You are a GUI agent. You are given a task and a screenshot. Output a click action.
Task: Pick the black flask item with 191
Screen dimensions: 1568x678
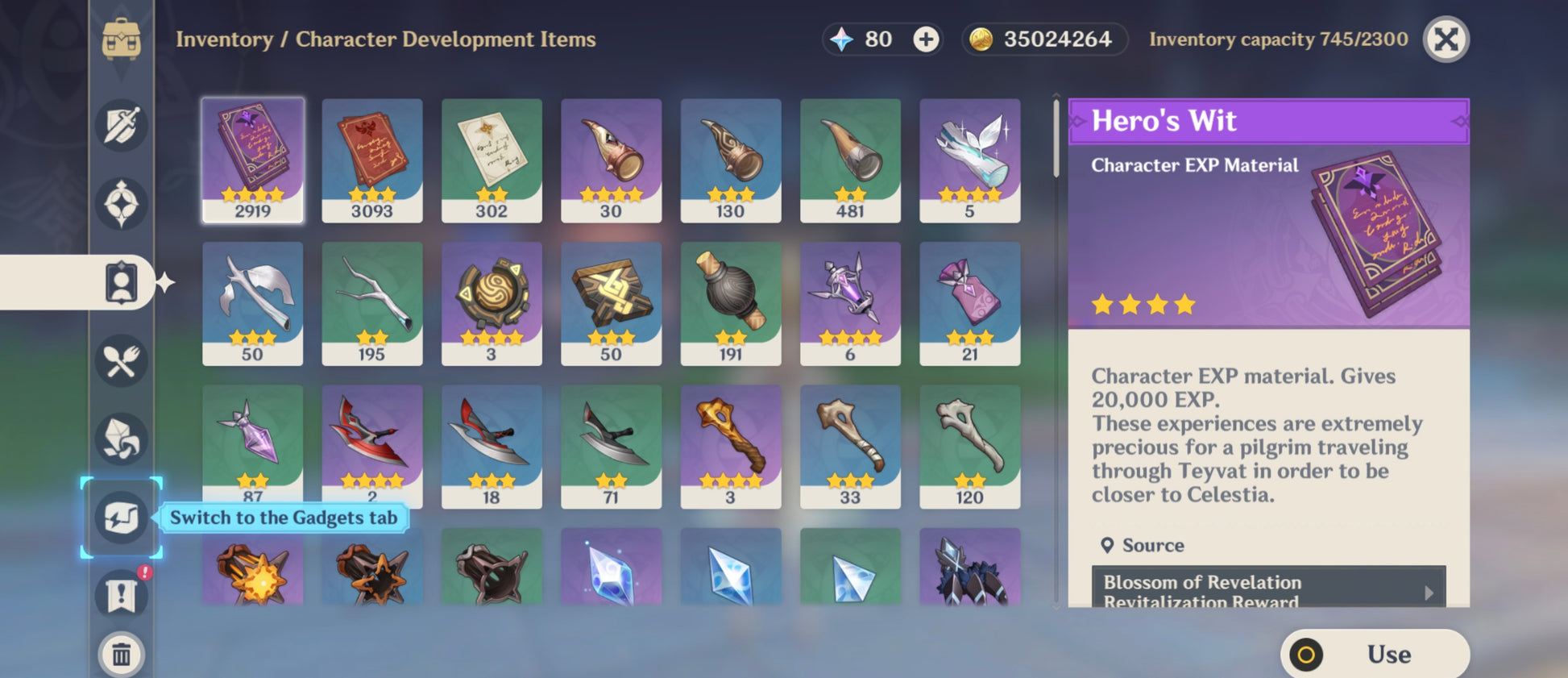click(731, 303)
